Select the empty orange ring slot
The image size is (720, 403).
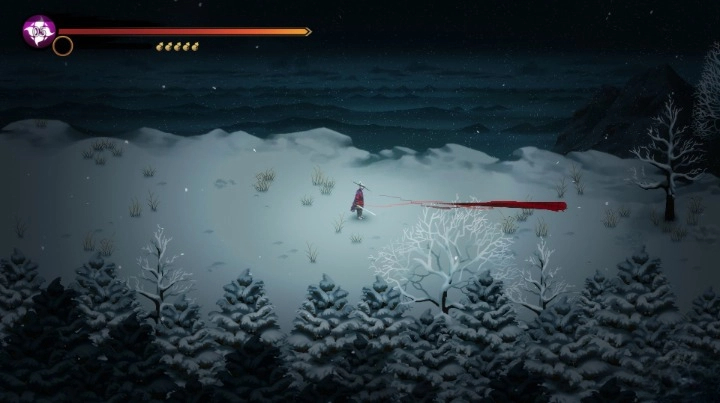(63, 46)
